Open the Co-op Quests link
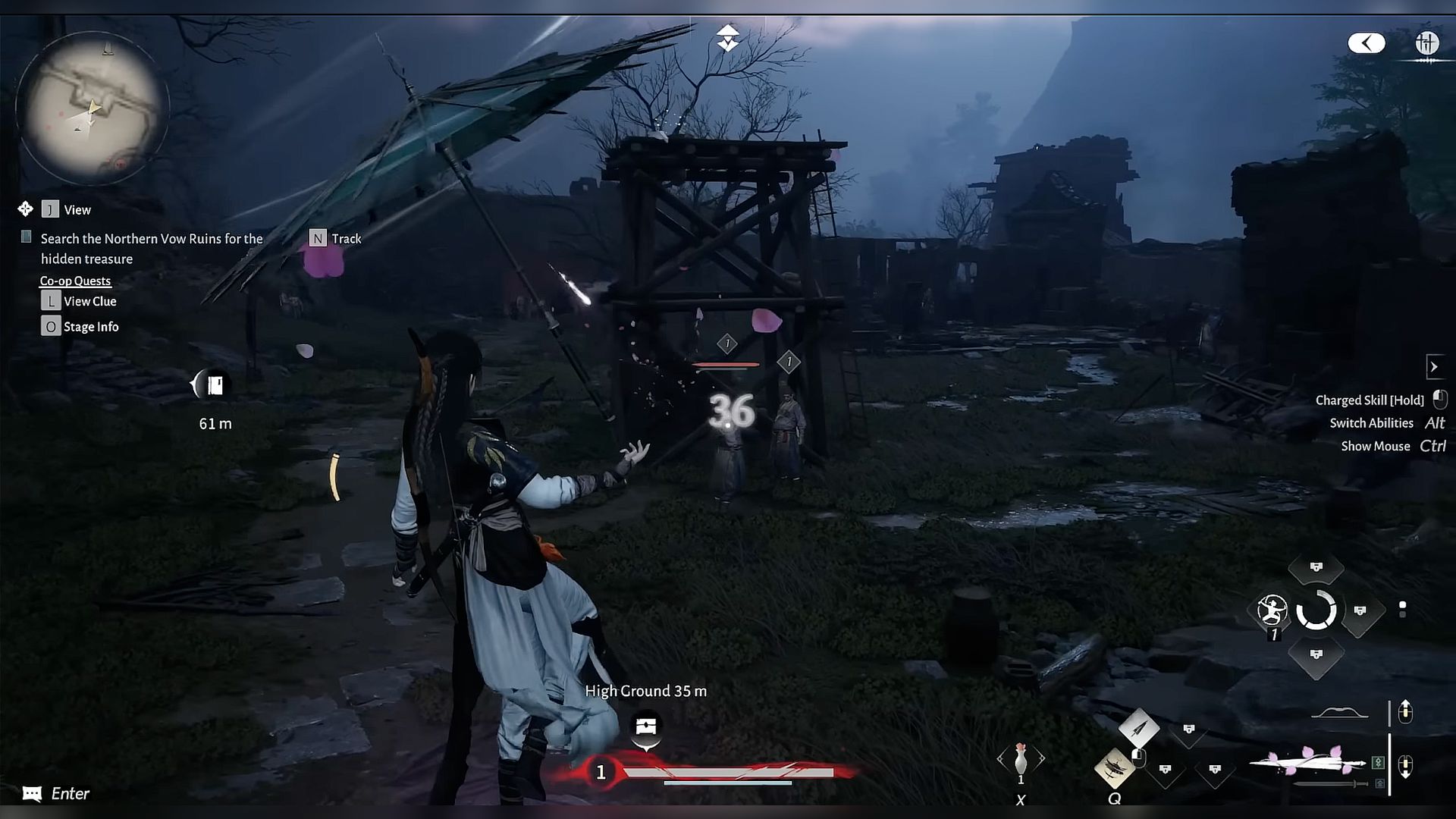 (x=75, y=281)
